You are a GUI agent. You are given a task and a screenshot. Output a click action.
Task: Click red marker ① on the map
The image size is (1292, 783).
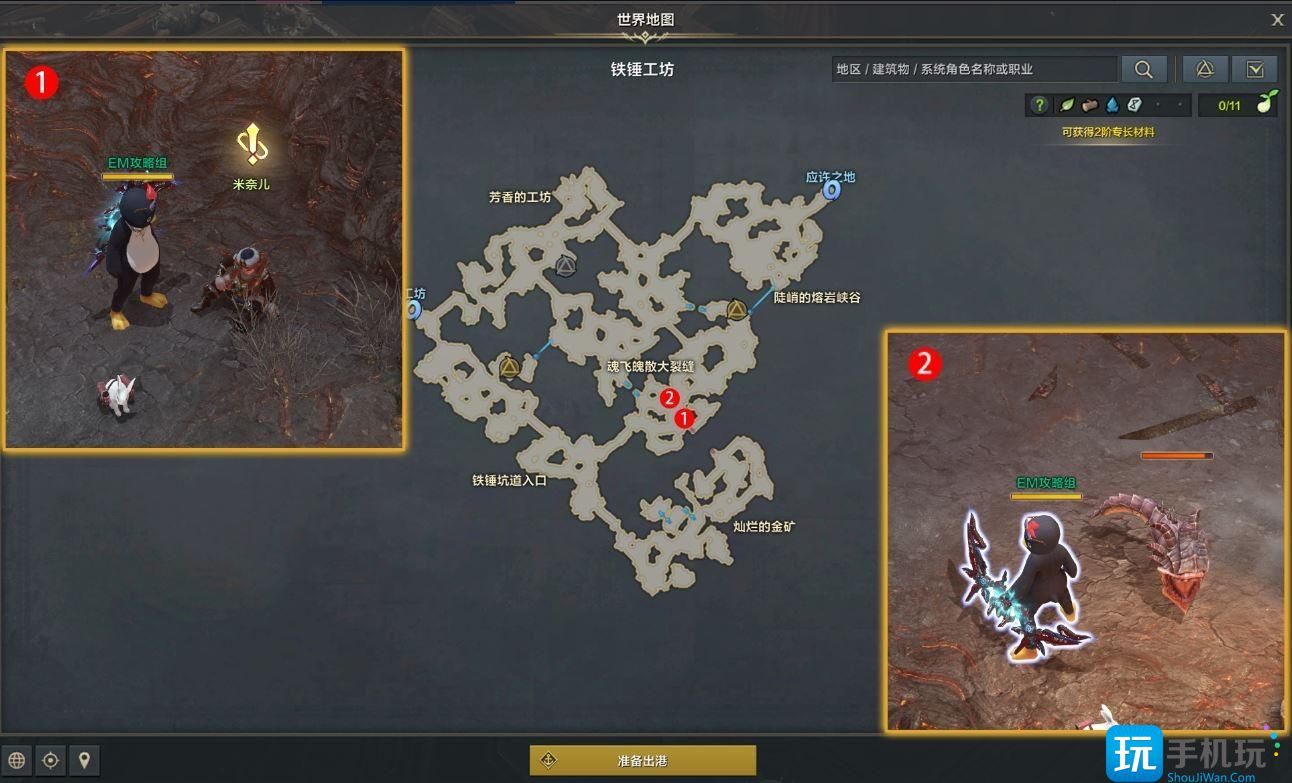(686, 418)
